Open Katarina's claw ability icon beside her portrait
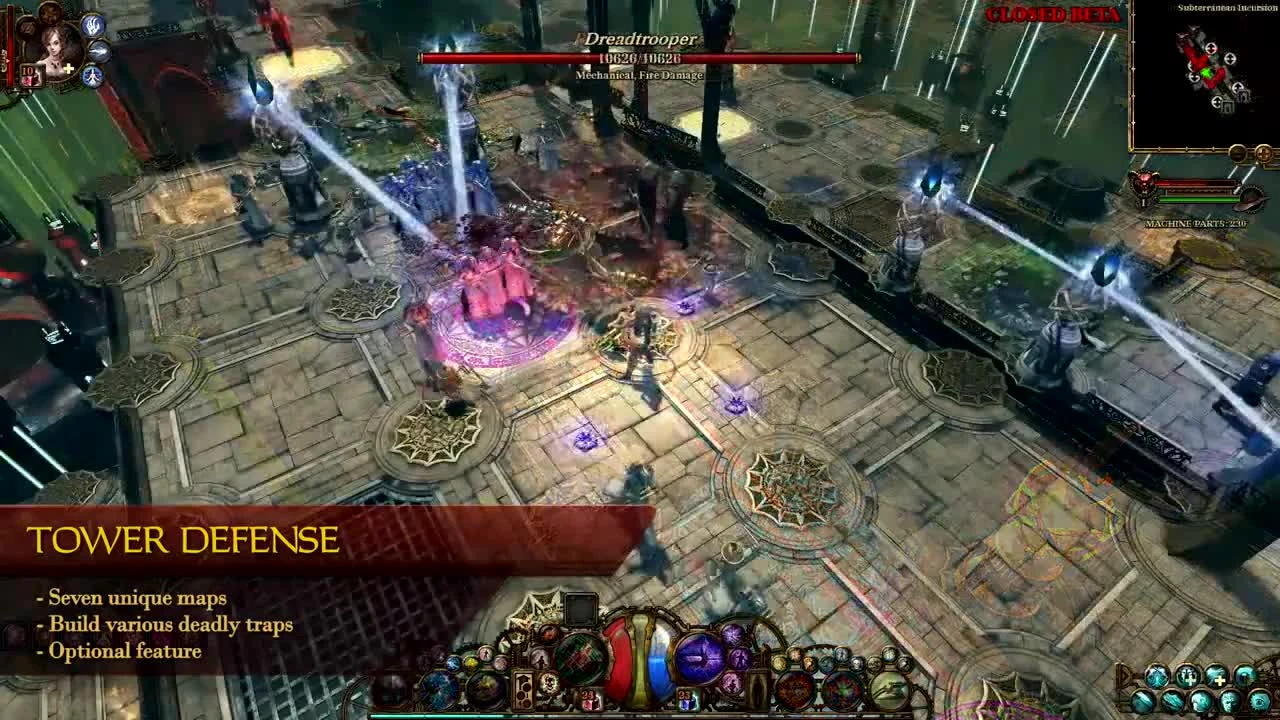Screen dimensions: 1280x720 tap(92, 27)
